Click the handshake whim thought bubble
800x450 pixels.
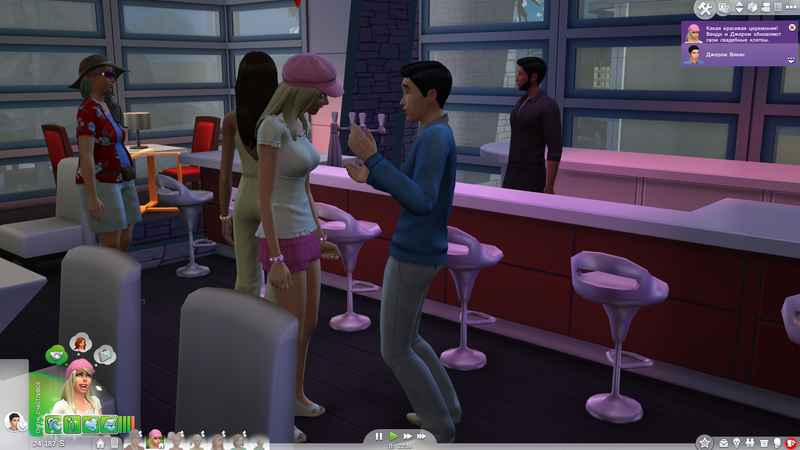click(x=56, y=353)
